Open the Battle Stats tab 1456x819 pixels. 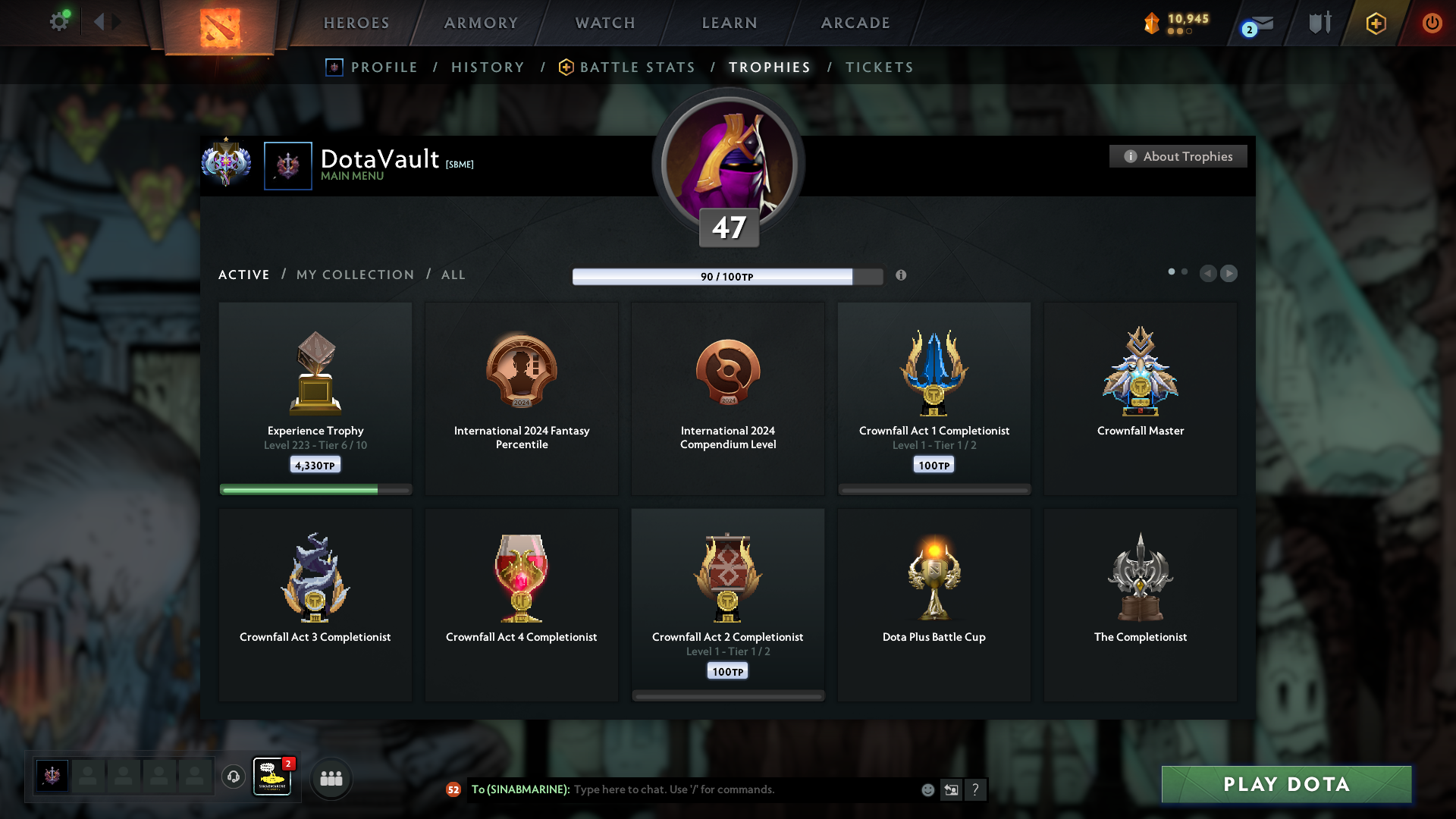pyautogui.click(x=637, y=67)
